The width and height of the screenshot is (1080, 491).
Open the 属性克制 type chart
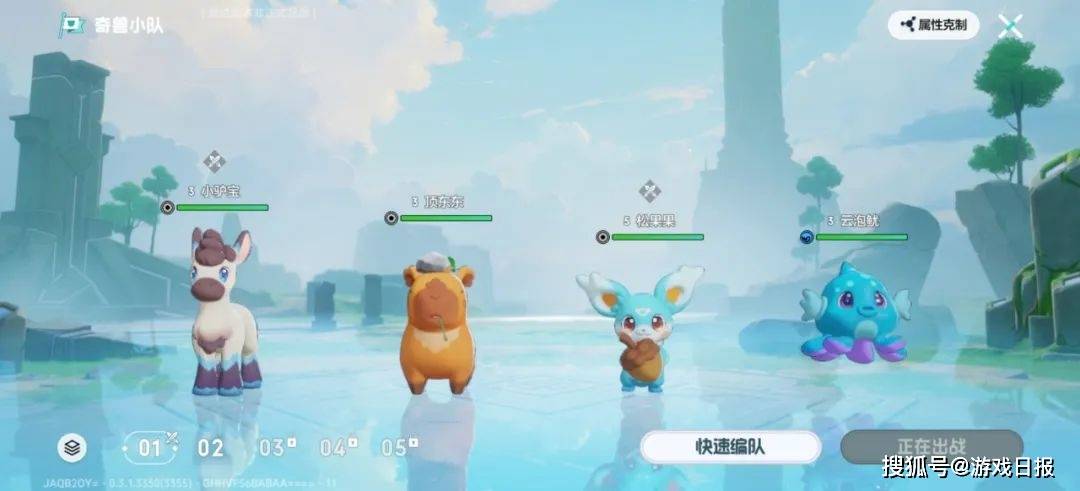click(x=933, y=25)
